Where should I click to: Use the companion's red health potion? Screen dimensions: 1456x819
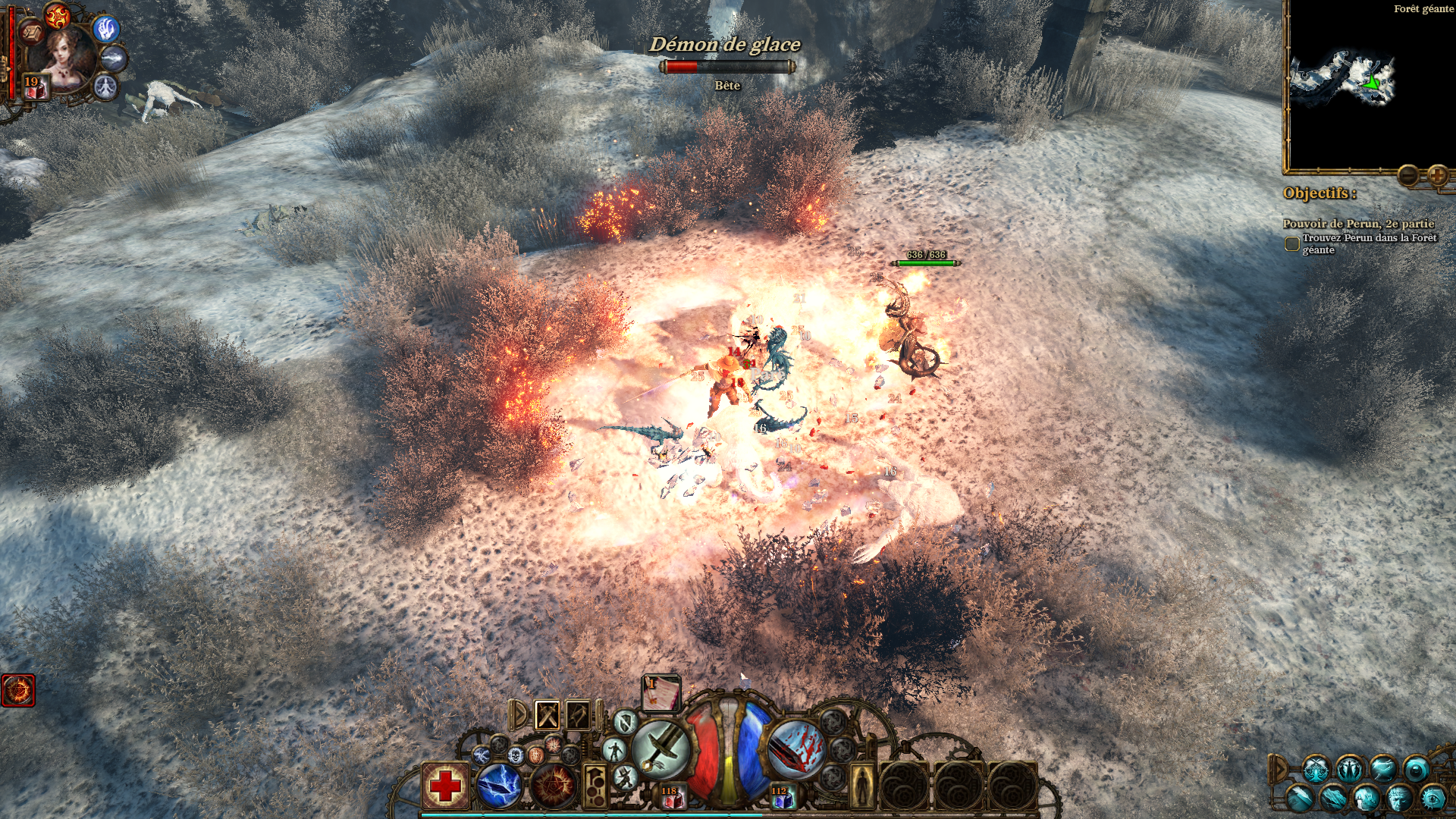36,88
